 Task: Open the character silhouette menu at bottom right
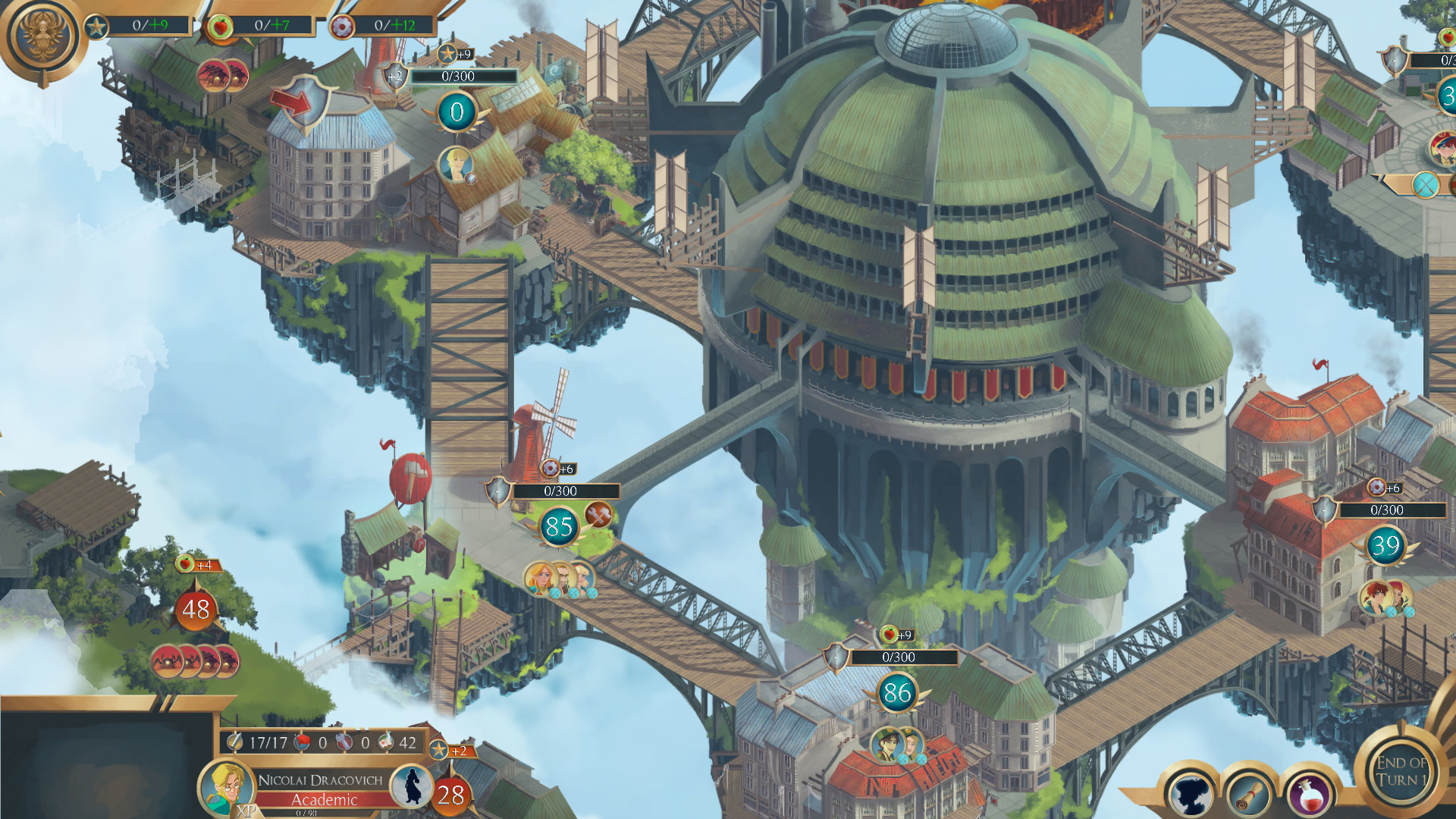[x=1191, y=793]
